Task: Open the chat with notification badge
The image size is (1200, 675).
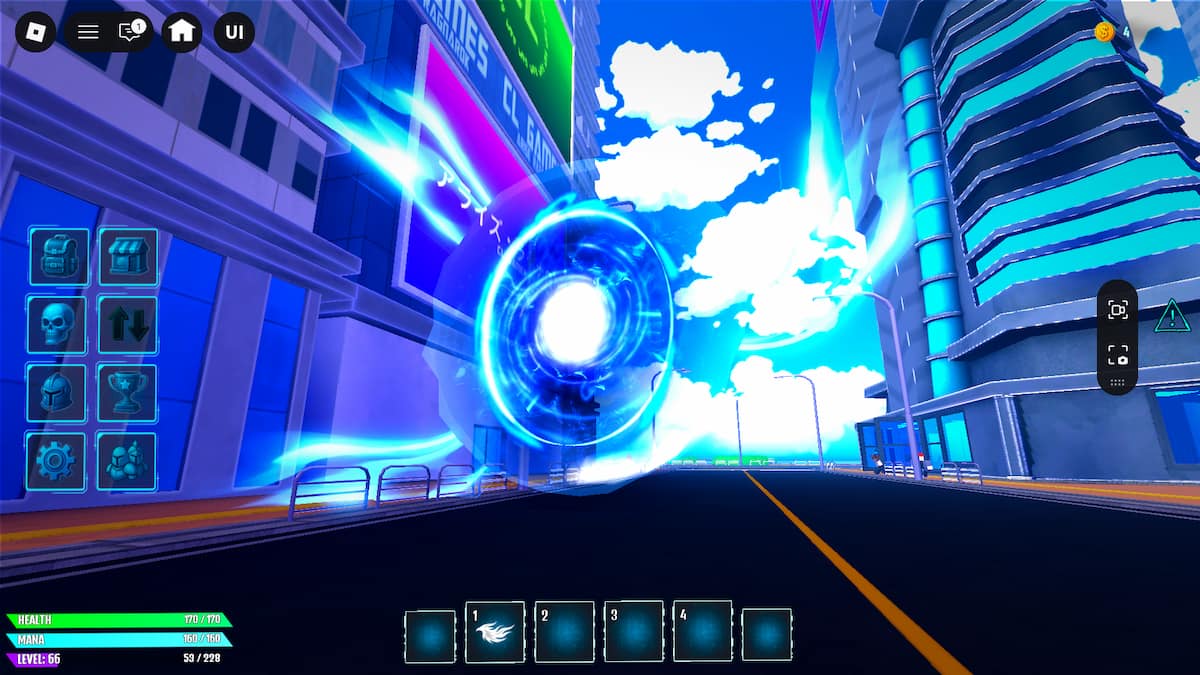Action: pos(130,32)
